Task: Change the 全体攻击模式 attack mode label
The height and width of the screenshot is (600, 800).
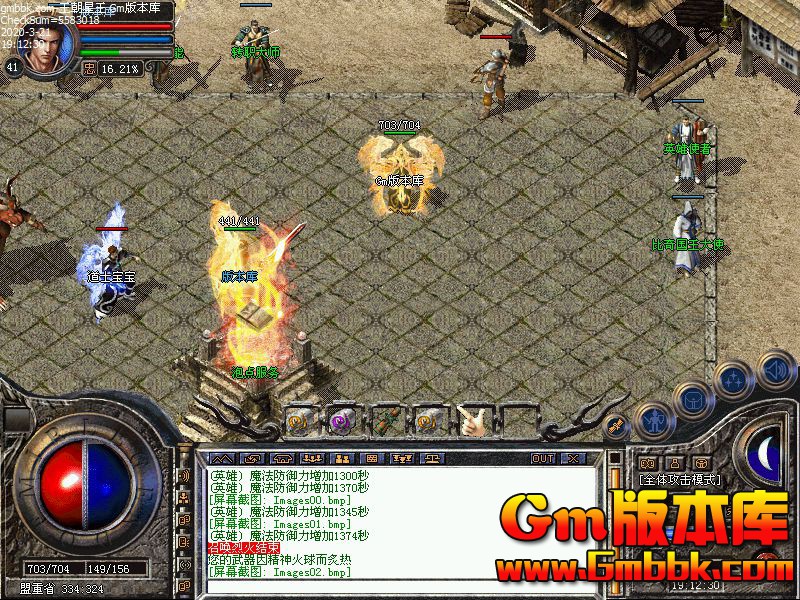Action: (678, 480)
